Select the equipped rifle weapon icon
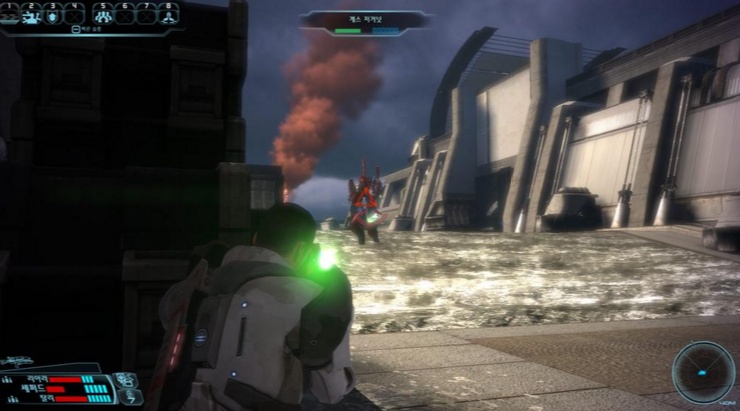 (x=22, y=362)
